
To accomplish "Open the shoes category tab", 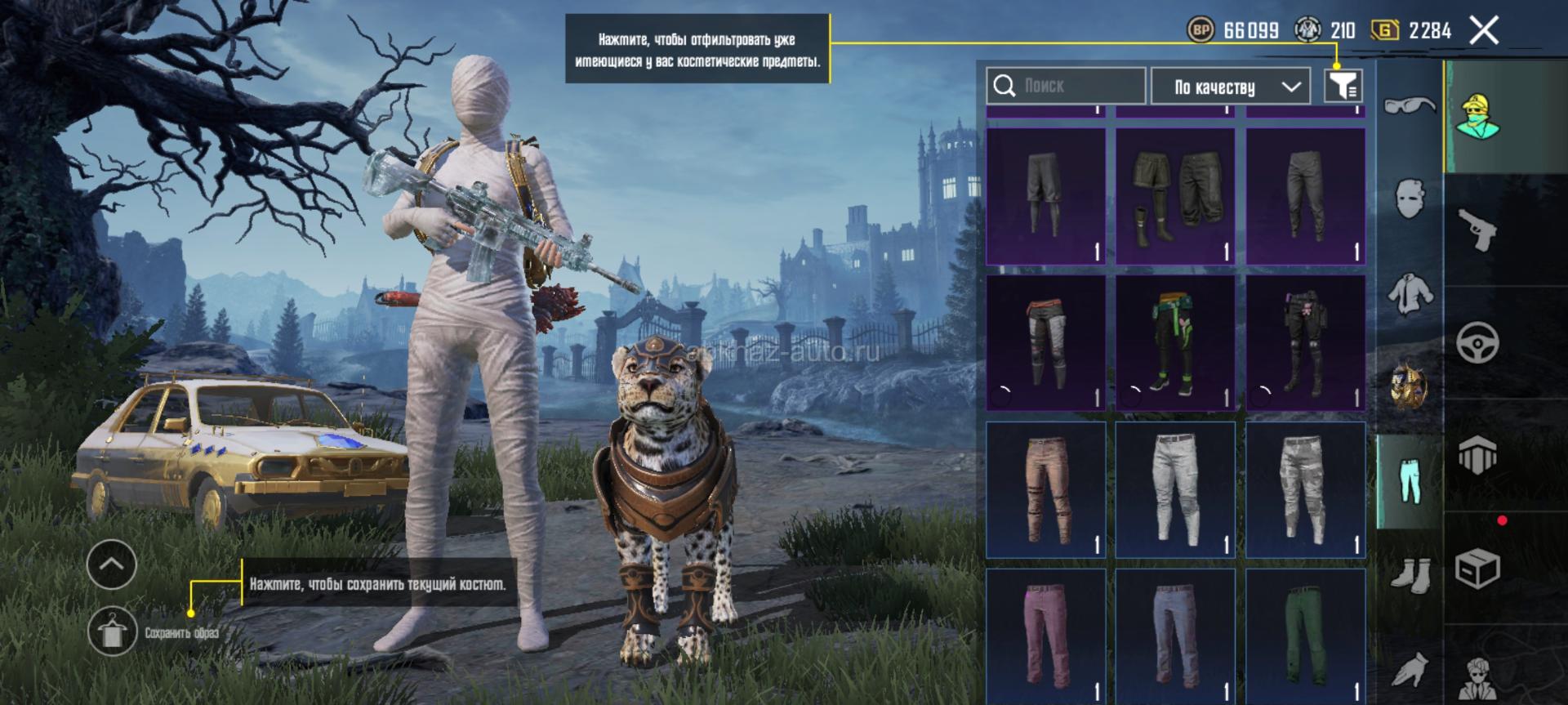I will pyautogui.click(x=1410, y=576).
